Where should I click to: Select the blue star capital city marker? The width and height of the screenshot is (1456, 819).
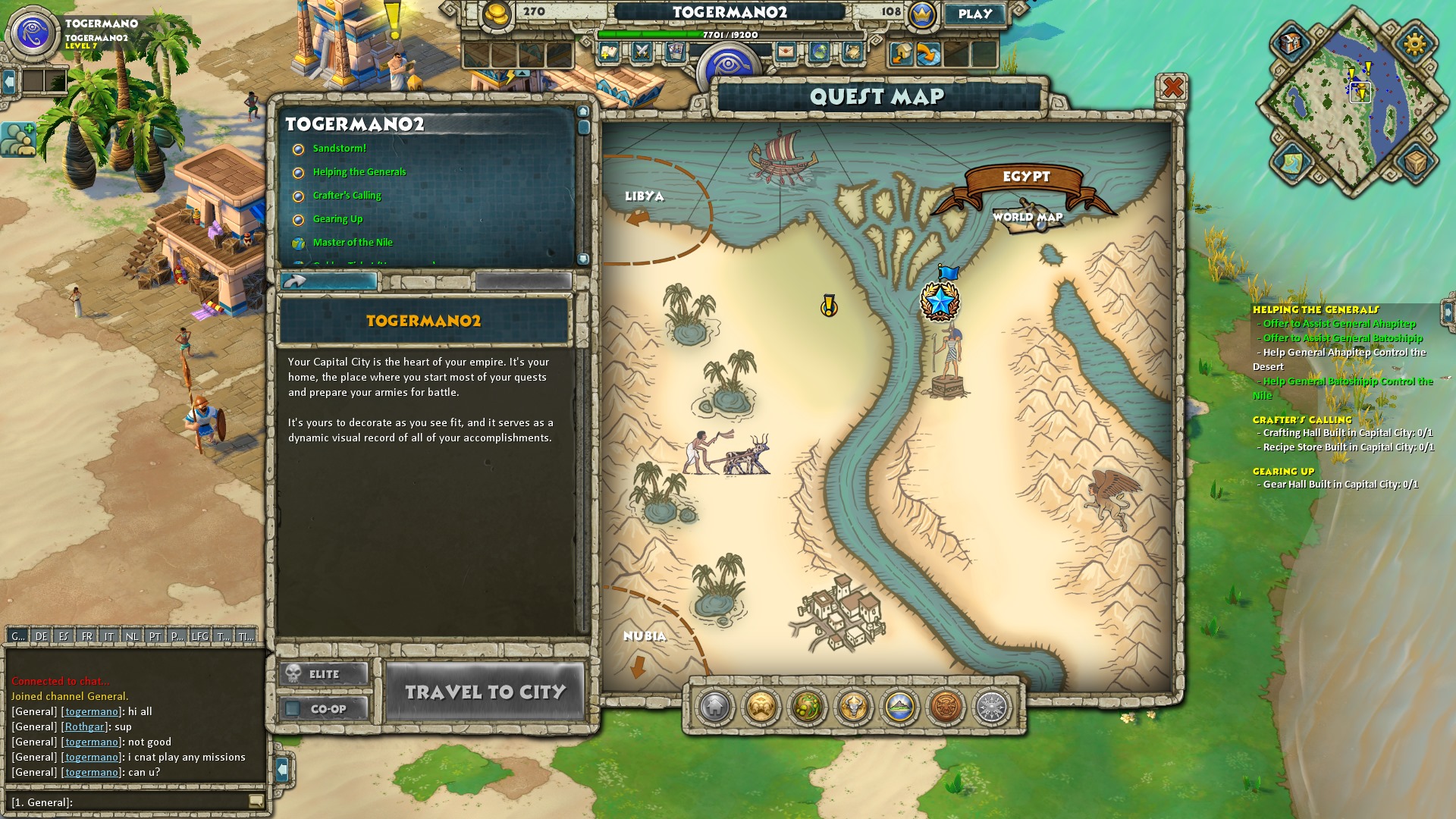[x=940, y=302]
